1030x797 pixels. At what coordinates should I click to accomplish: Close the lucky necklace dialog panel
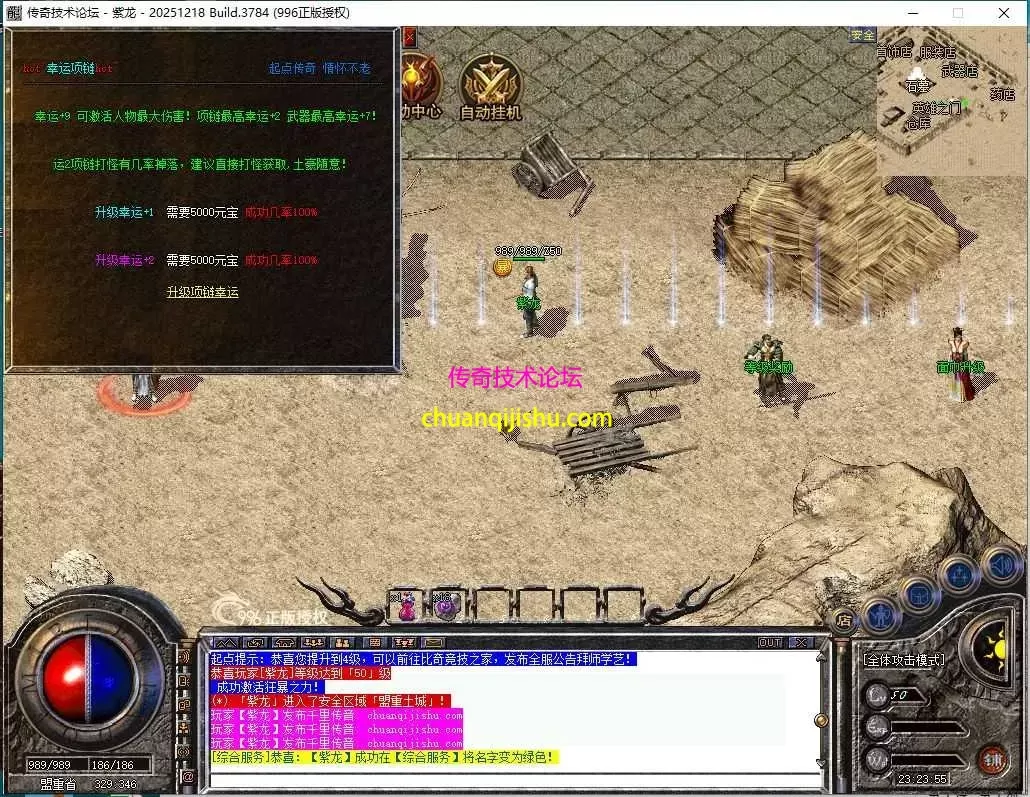coord(409,37)
